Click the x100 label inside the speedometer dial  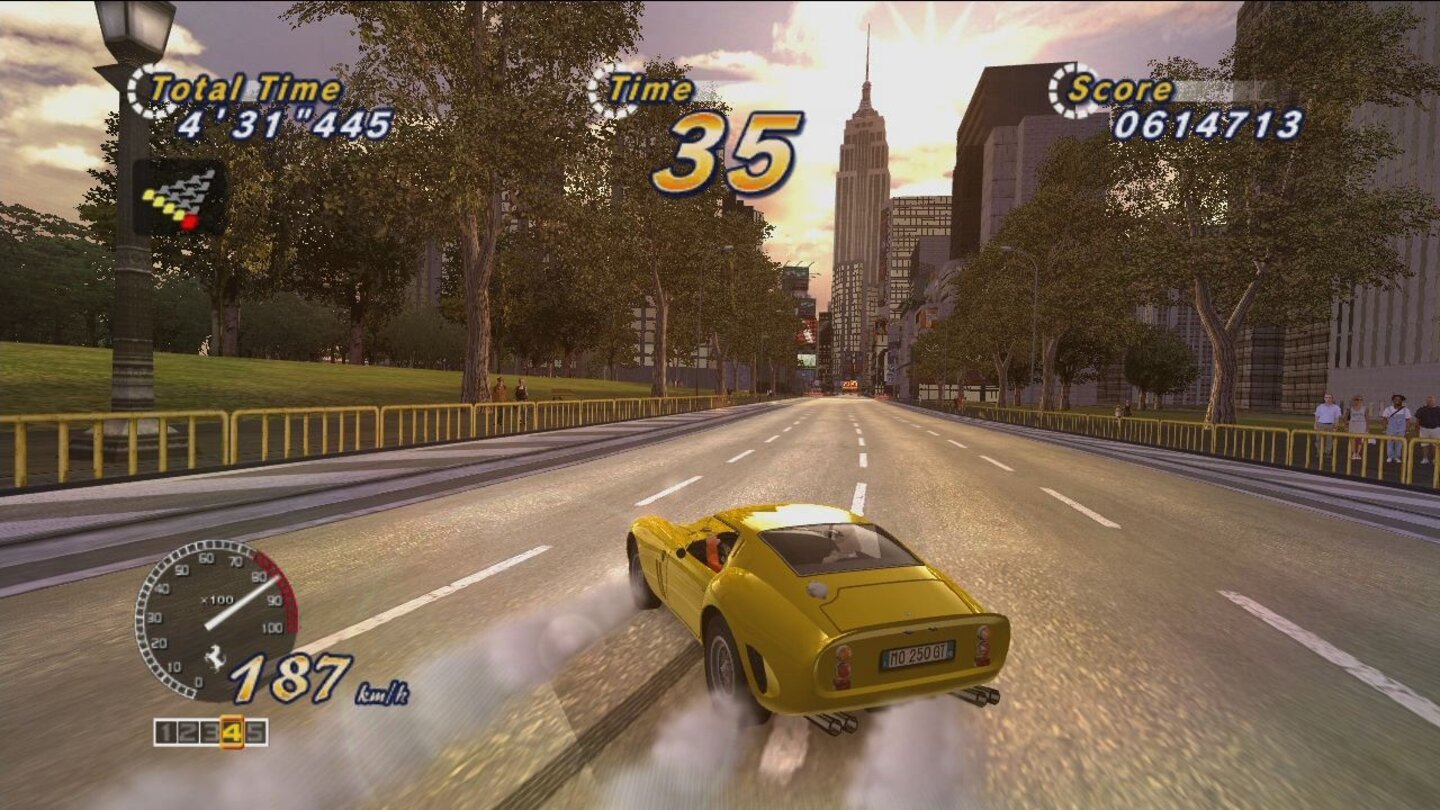click(x=217, y=599)
